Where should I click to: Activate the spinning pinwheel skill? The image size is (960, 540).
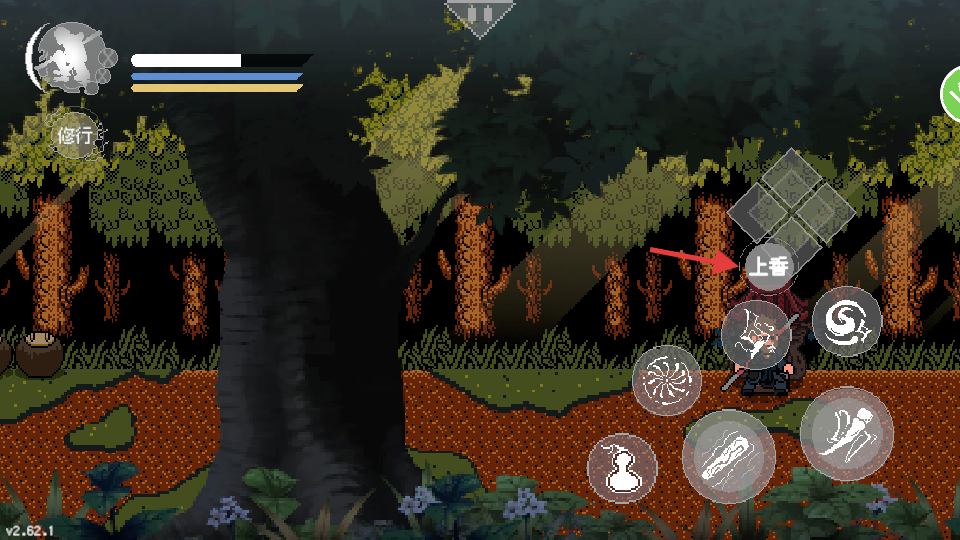[667, 379]
